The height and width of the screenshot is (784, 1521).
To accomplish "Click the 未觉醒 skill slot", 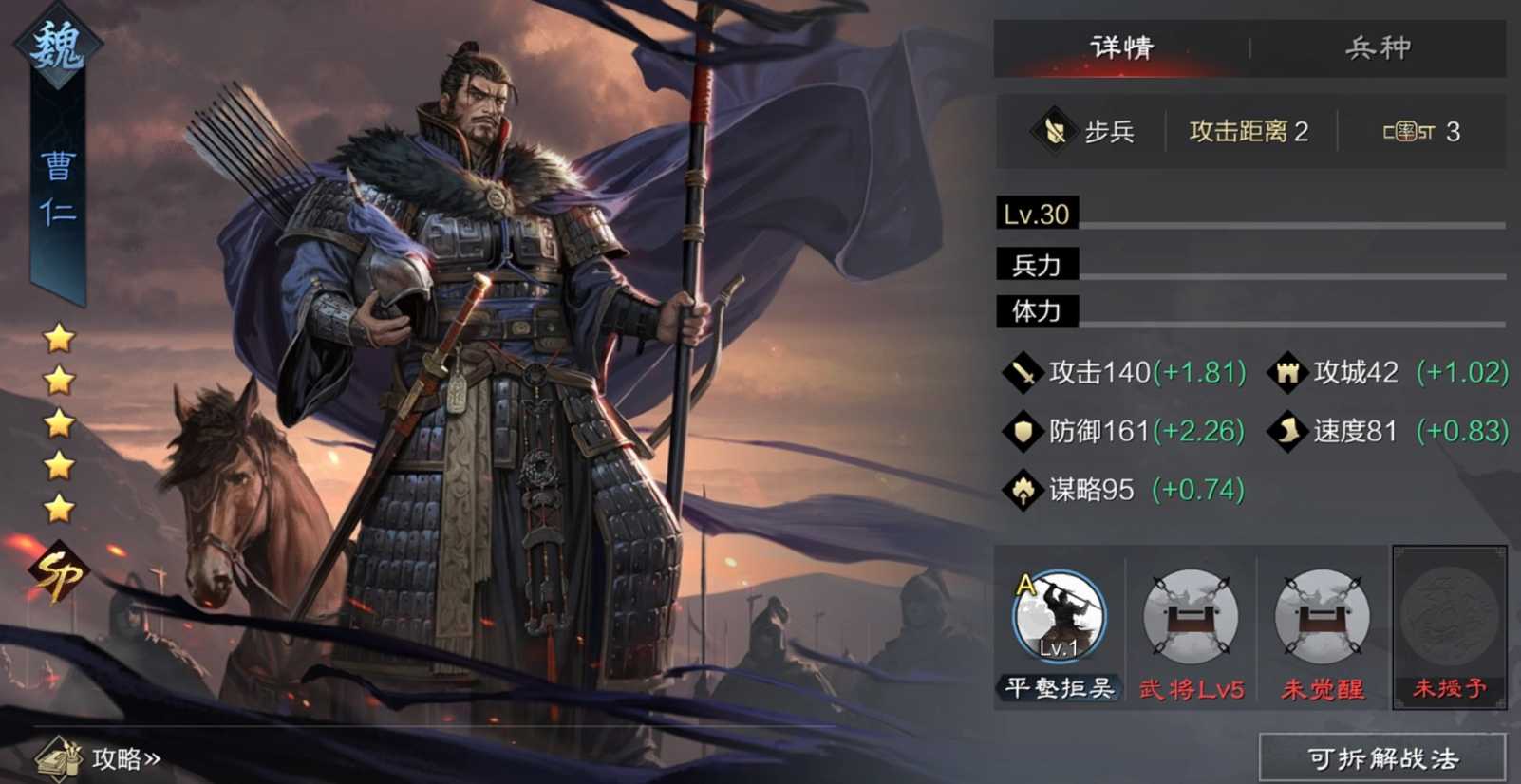I will (1321, 617).
